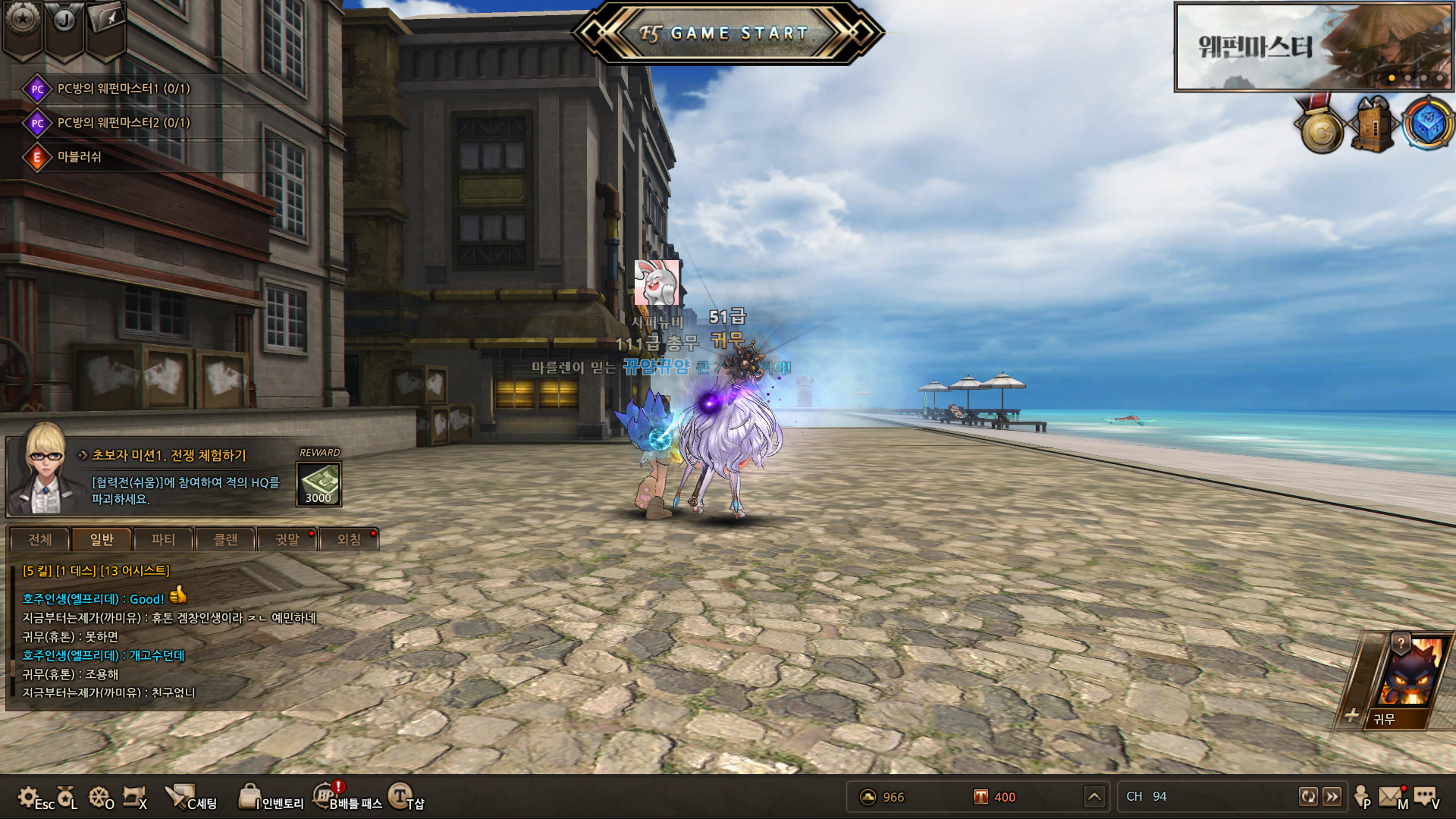Open the 인벤토리 bag
This screenshot has width=1456, height=819.
[271, 798]
